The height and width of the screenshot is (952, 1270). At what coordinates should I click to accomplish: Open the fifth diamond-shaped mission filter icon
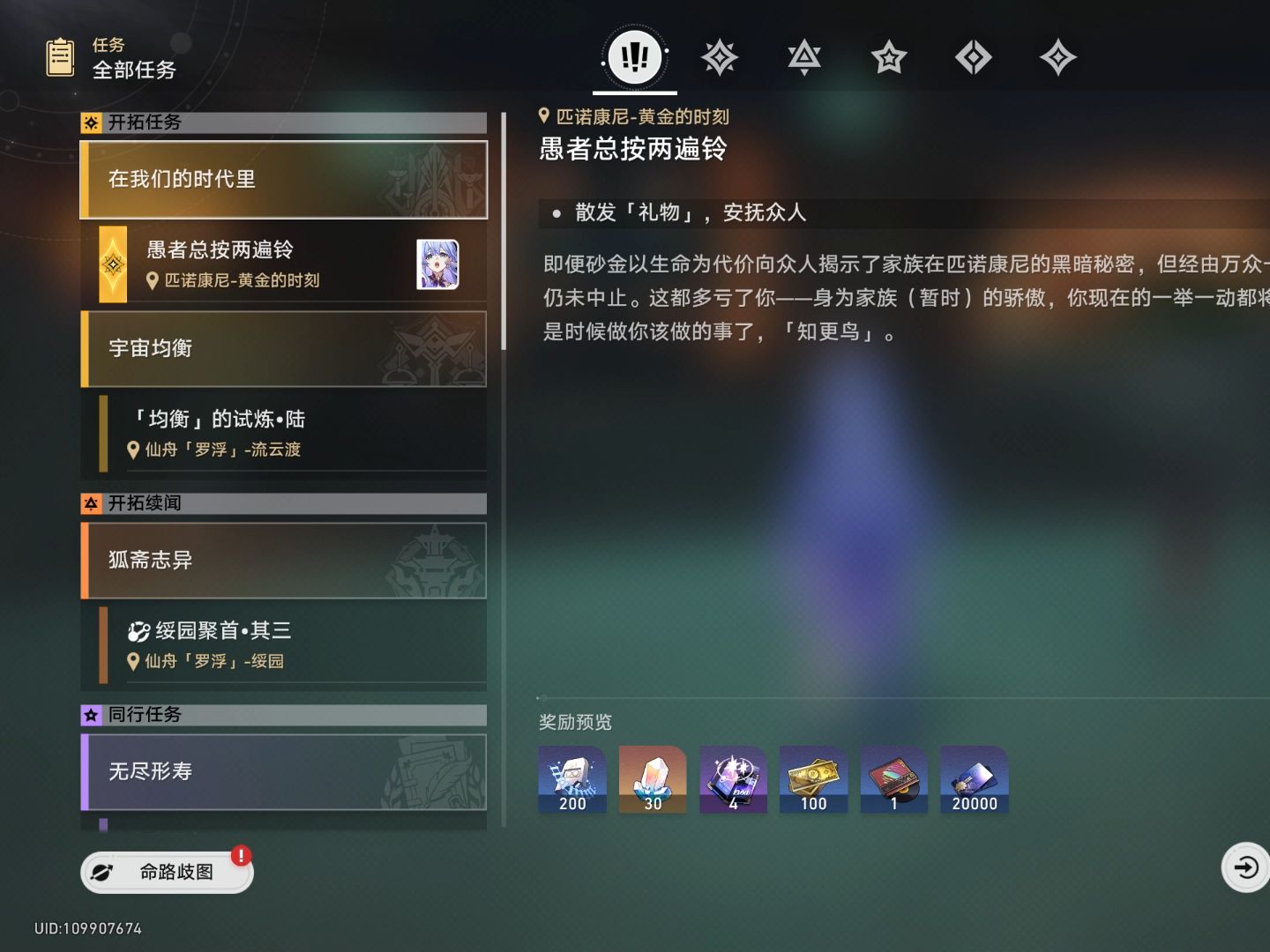[x=973, y=56]
